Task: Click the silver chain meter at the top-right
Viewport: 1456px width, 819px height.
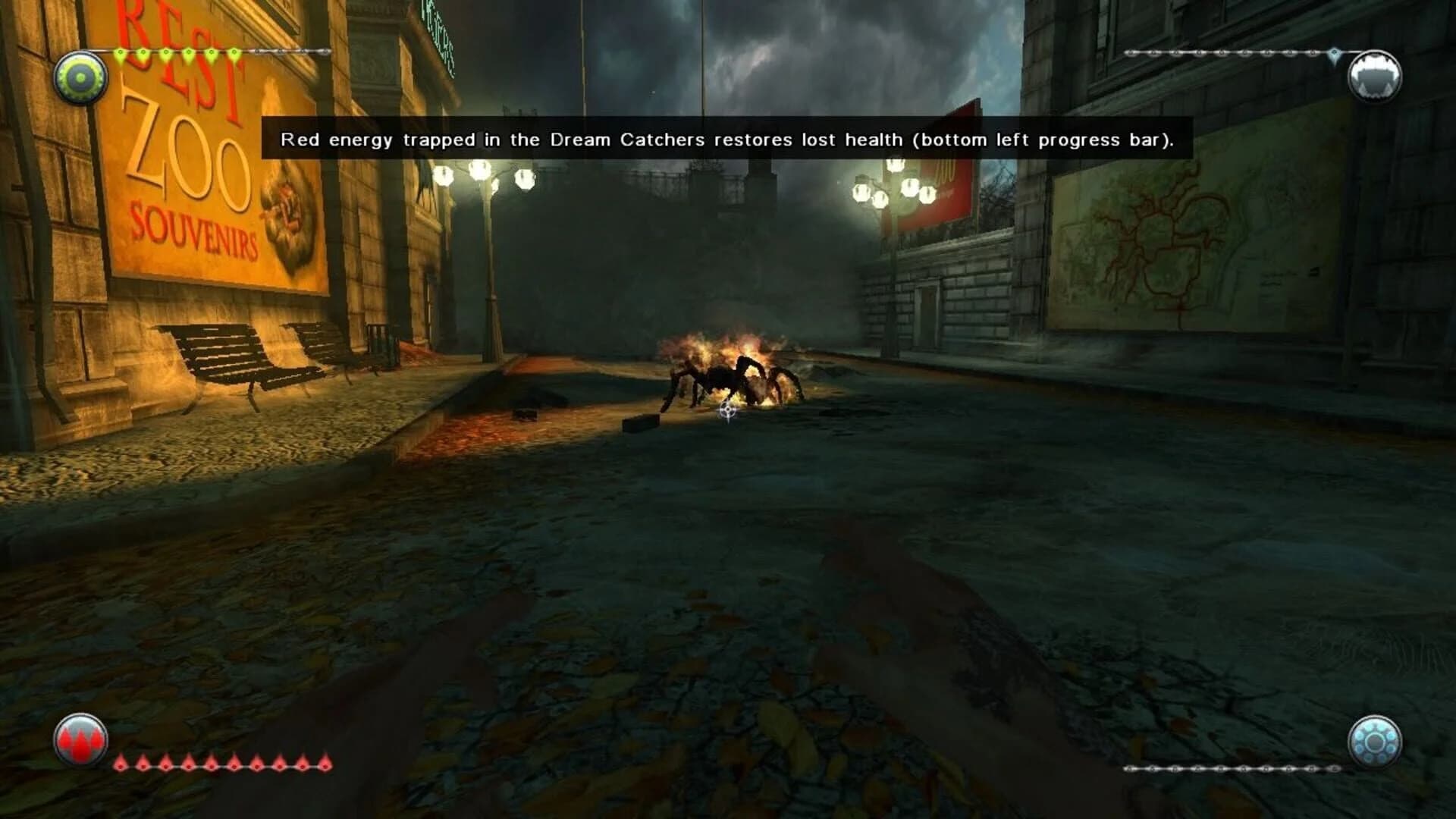Action: (x=1228, y=54)
